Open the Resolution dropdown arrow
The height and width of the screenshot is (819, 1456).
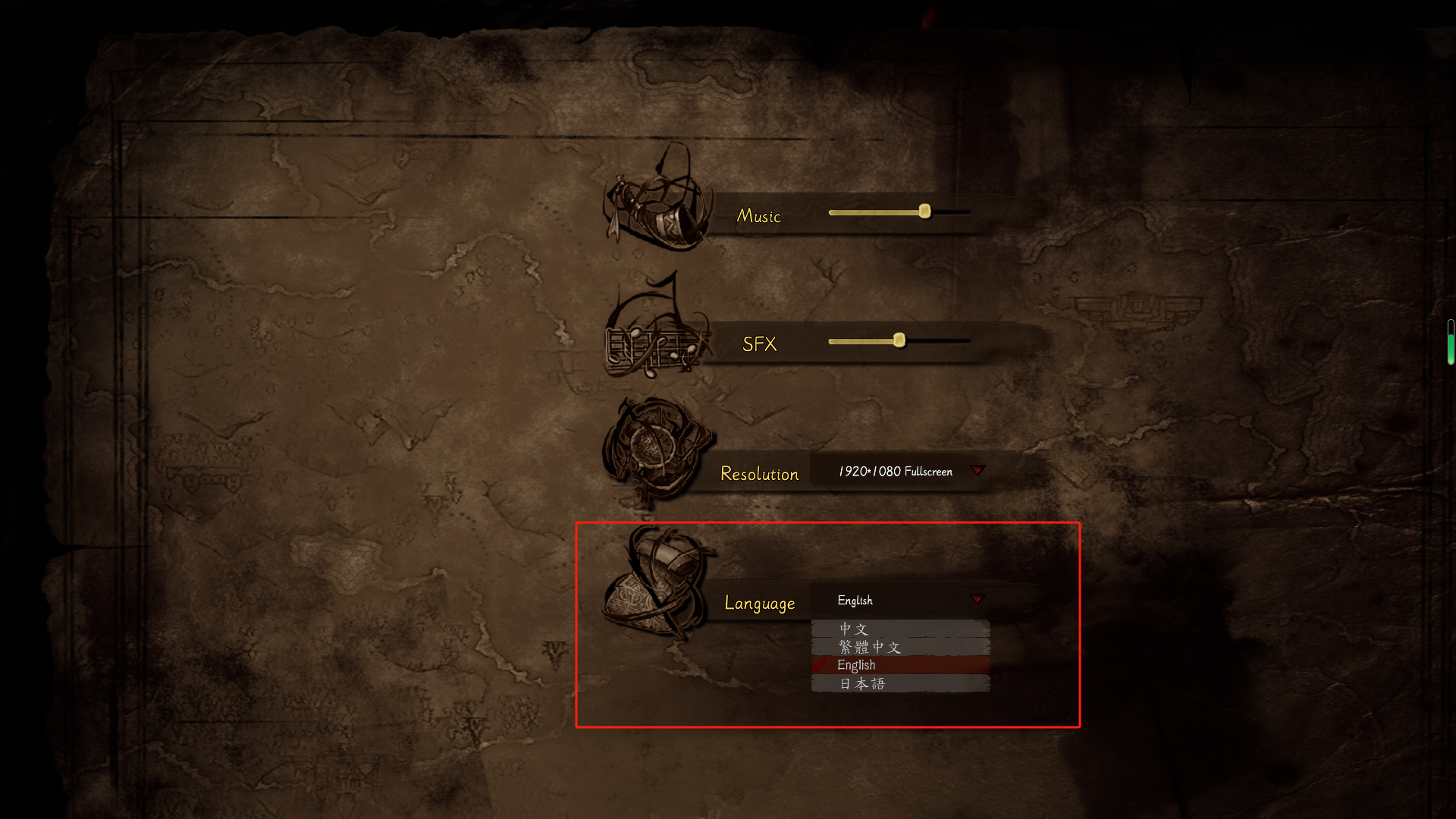978,471
